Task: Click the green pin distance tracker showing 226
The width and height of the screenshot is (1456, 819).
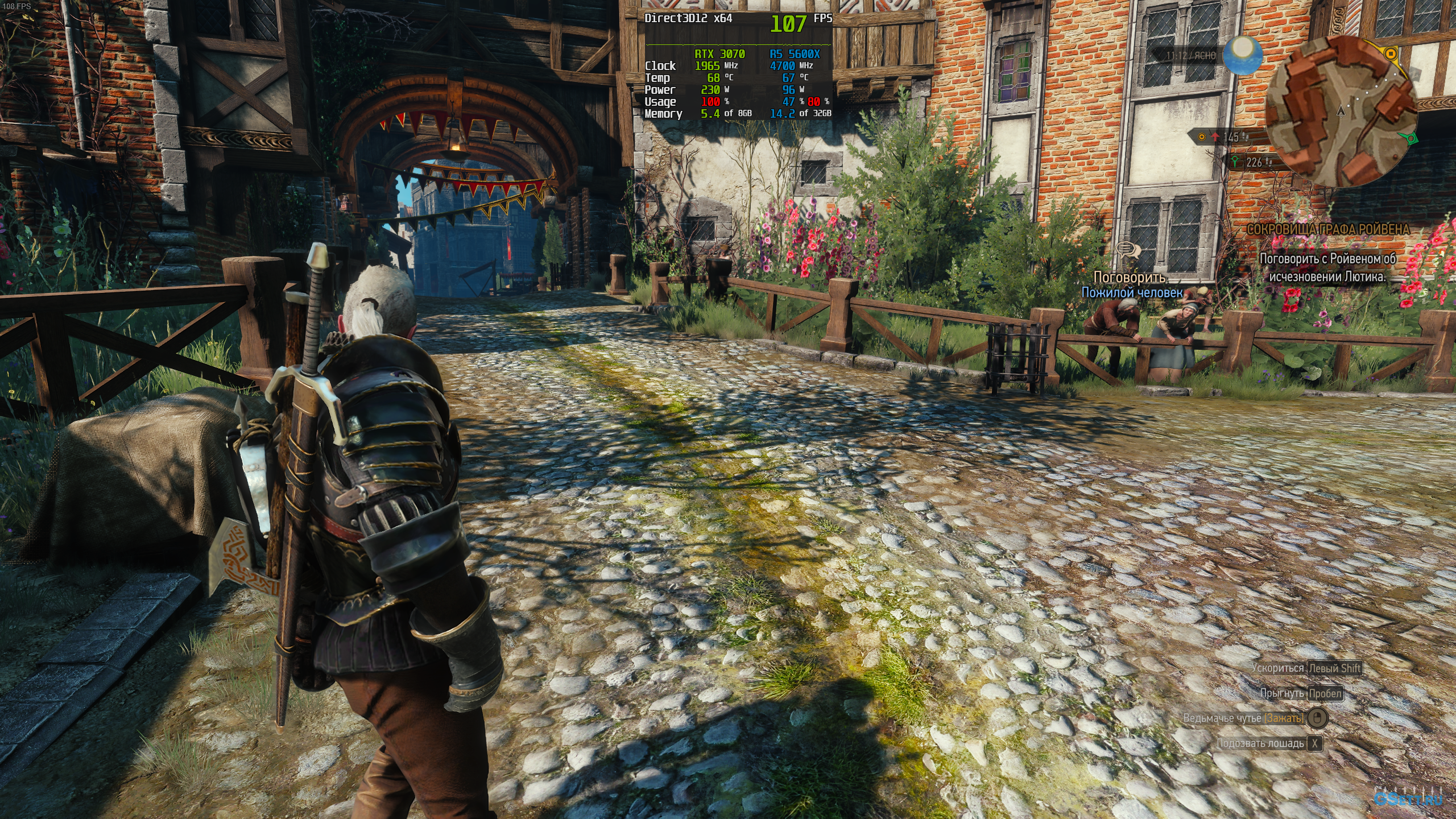Action: click(x=1247, y=163)
